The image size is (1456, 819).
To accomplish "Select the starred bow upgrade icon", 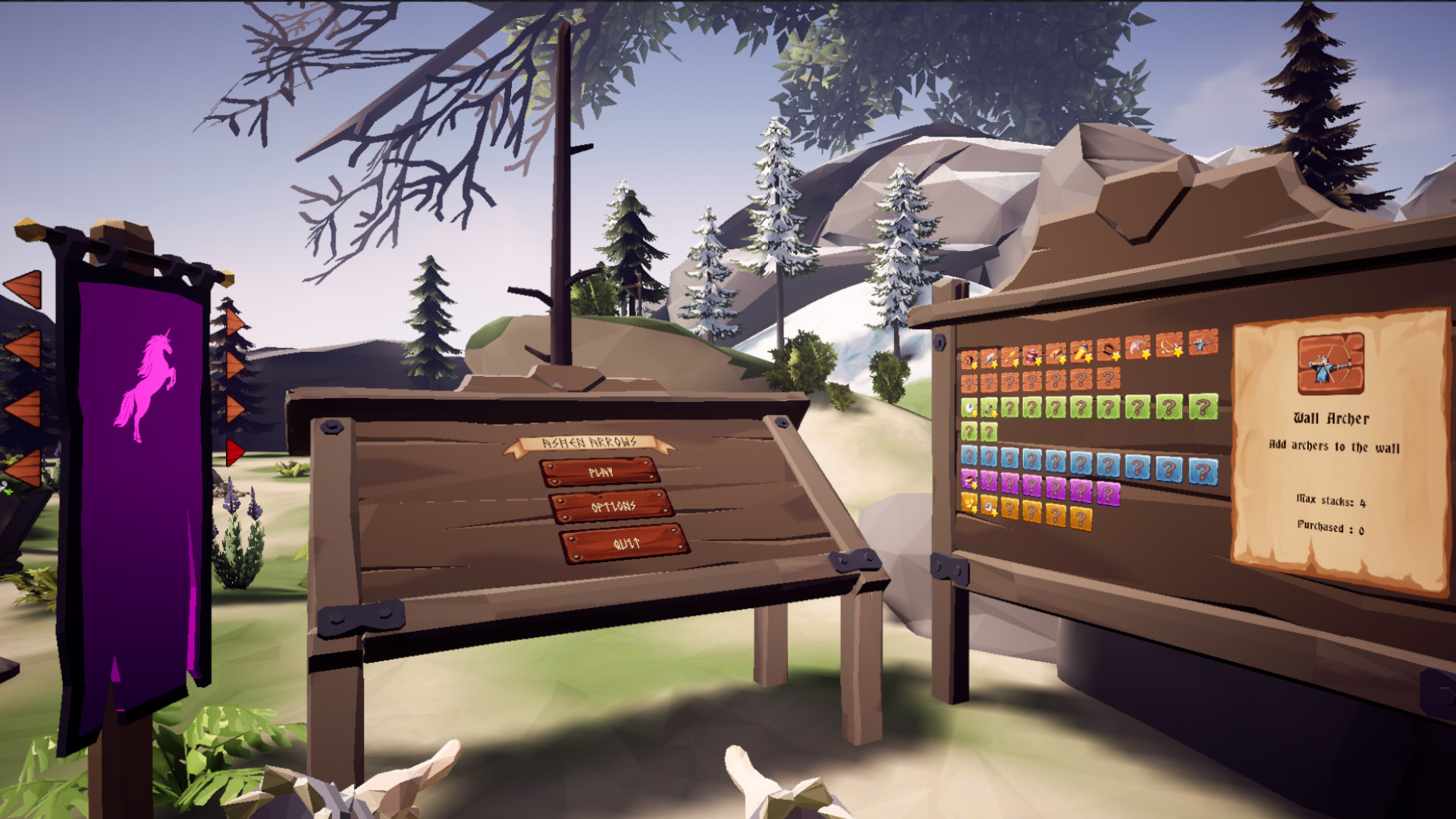I will 1168,344.
